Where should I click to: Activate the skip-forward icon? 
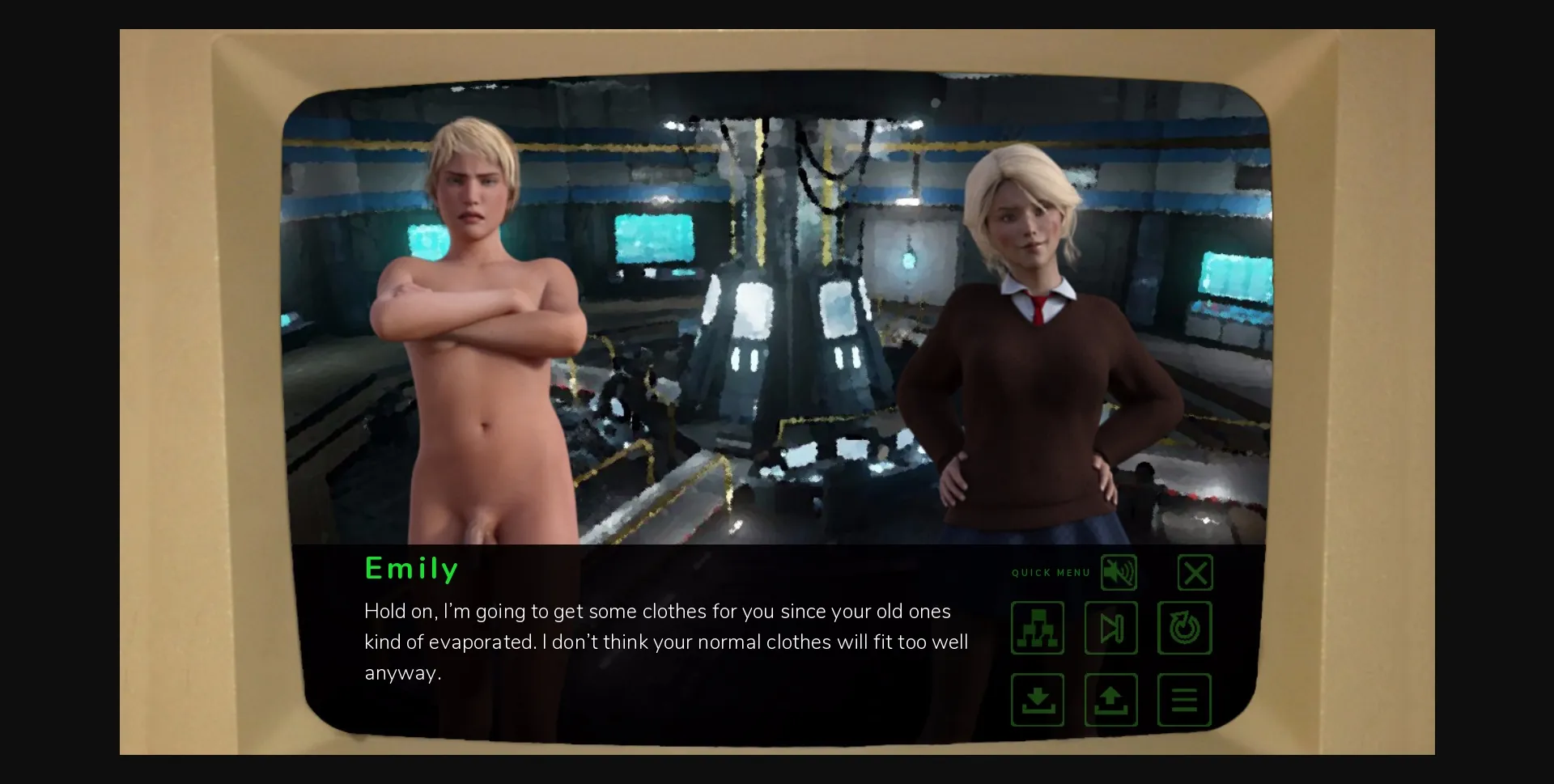[x=1110, y=628]
